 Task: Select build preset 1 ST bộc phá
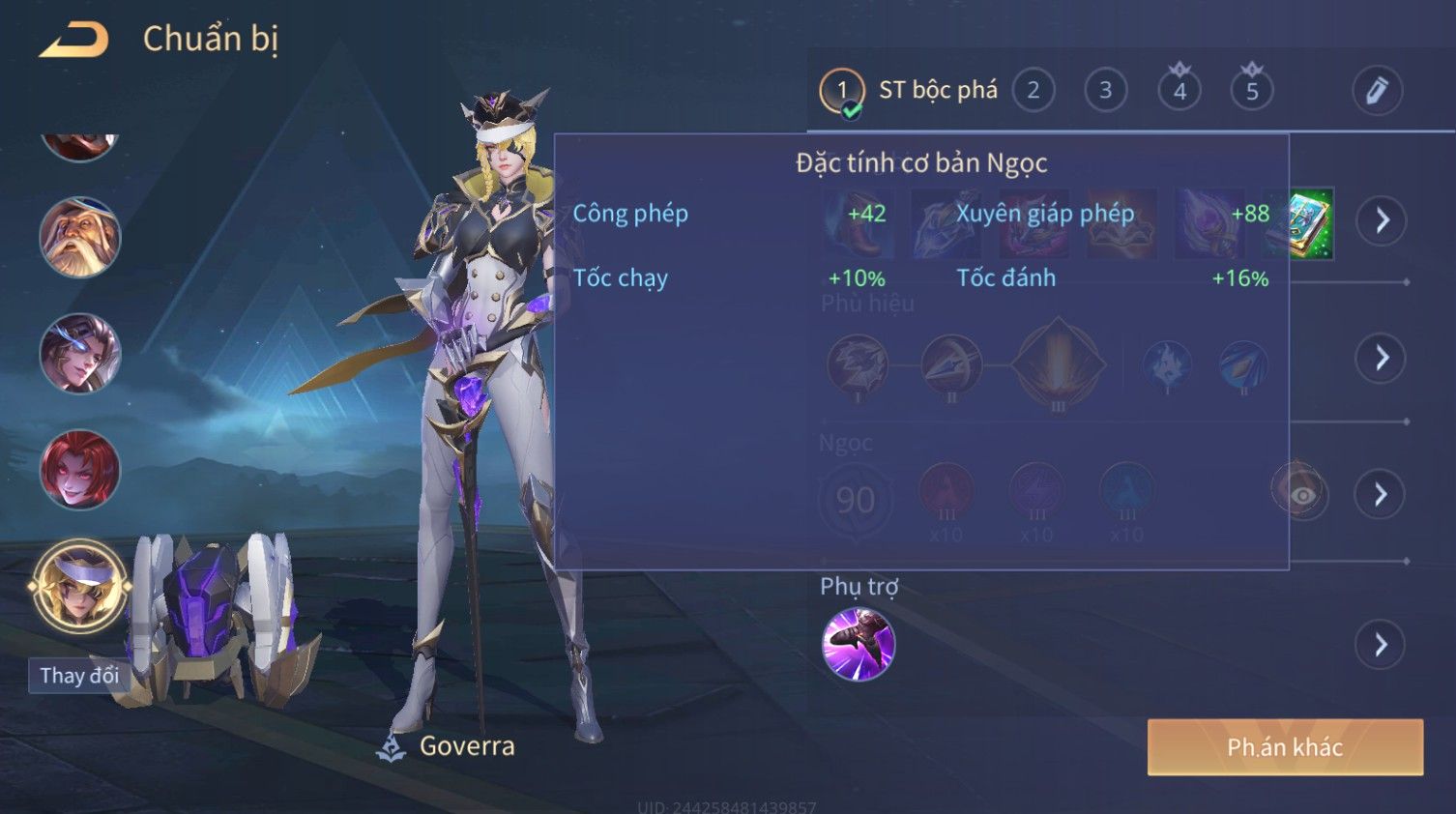pyautogui.click(x=842, y=91)
